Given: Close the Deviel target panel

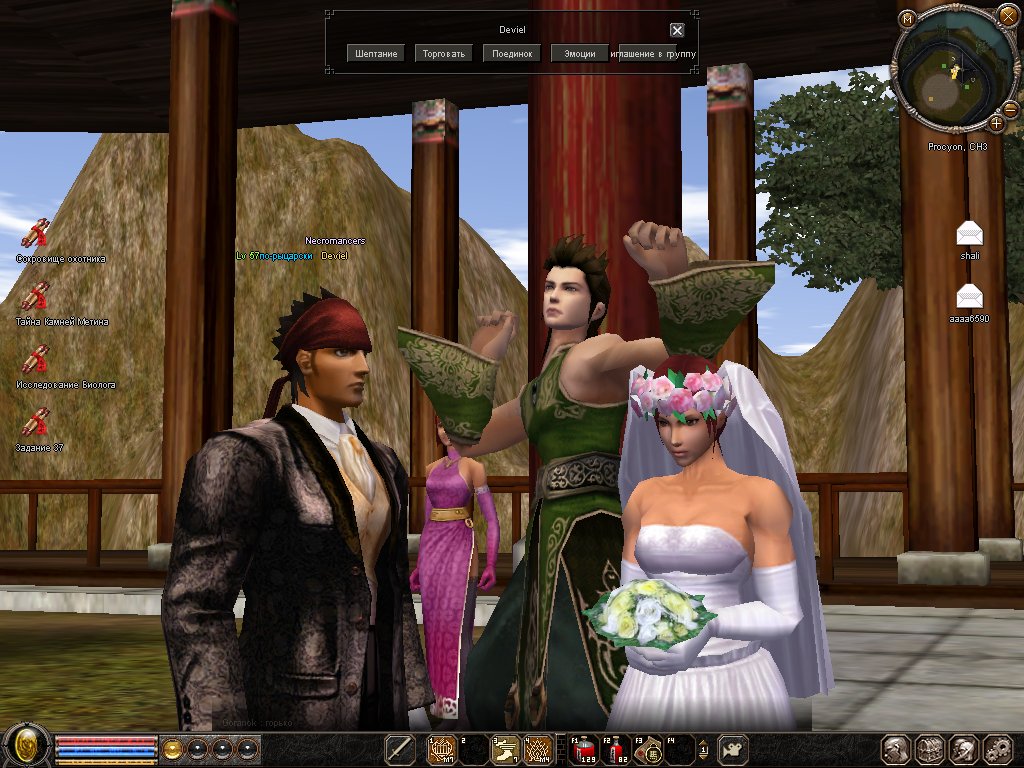Looking at the screenshot, I should (x=677, y=30).
